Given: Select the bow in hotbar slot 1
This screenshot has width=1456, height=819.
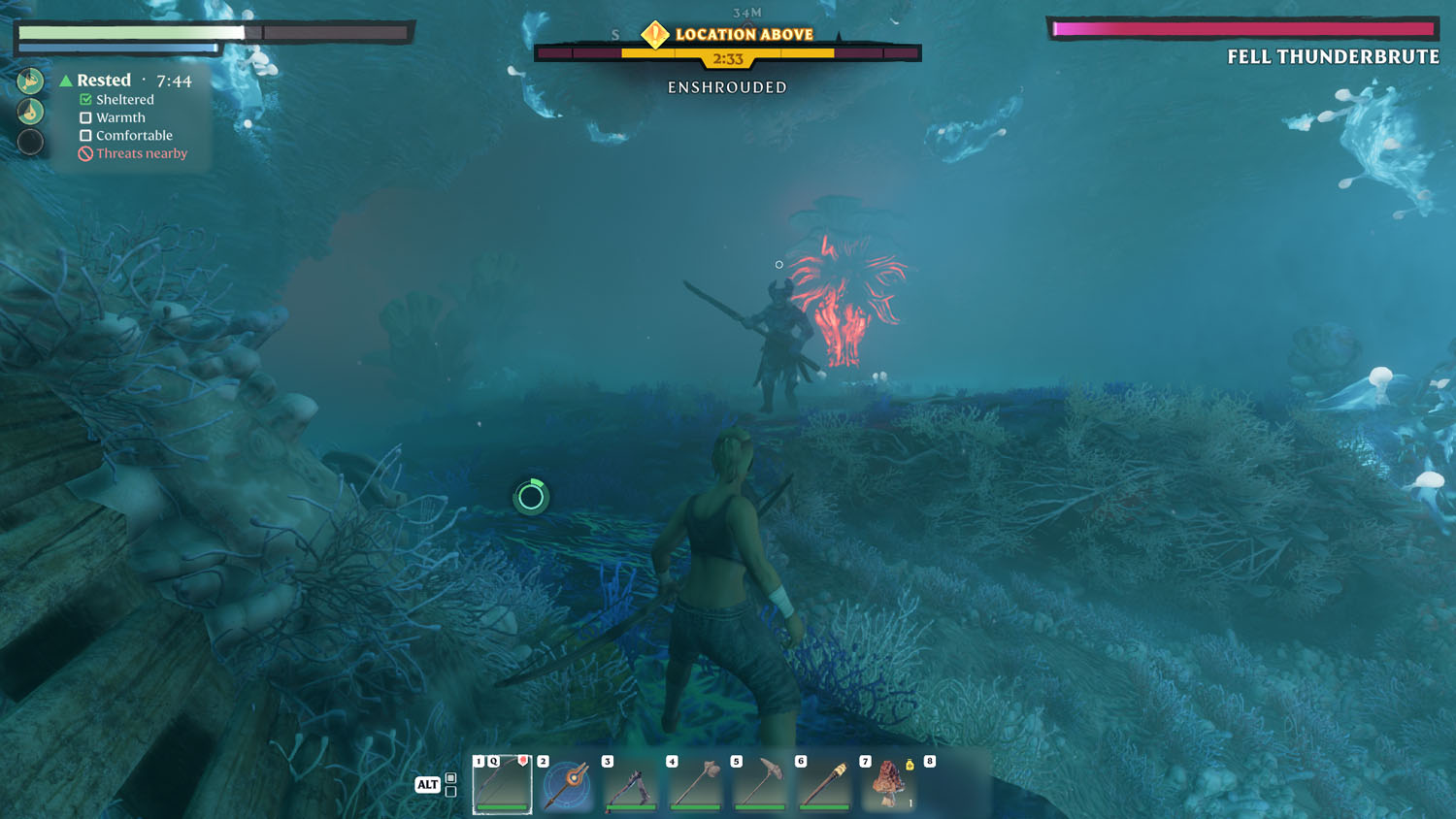Looking at the screenshot, I should coord(503,784).
